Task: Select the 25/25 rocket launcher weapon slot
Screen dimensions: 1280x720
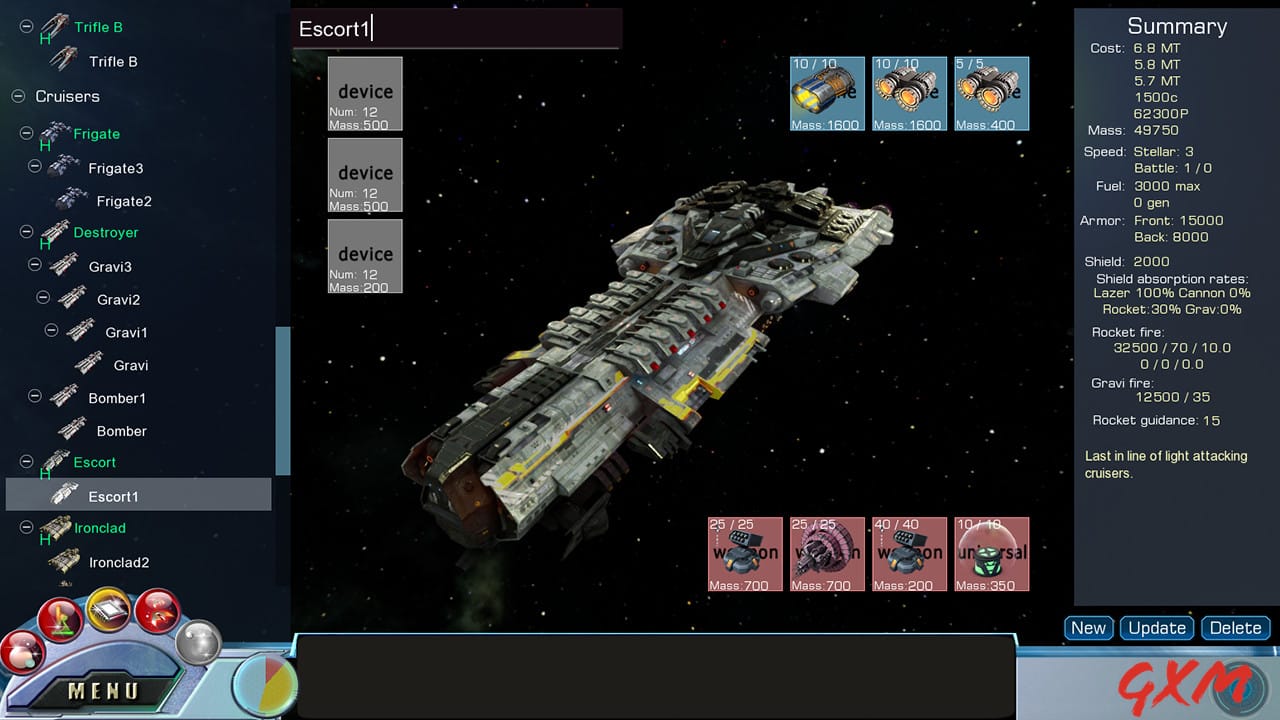Action: 744,554
